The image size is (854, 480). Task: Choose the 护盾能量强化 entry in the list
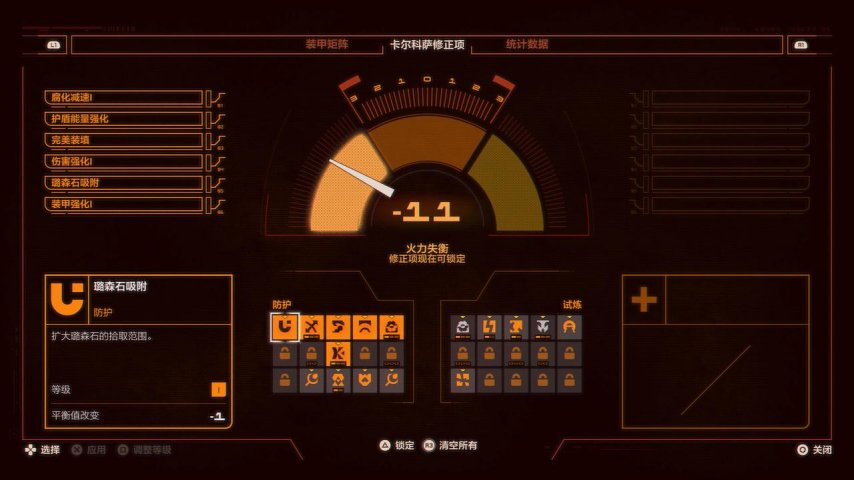(x=125, y=118)
